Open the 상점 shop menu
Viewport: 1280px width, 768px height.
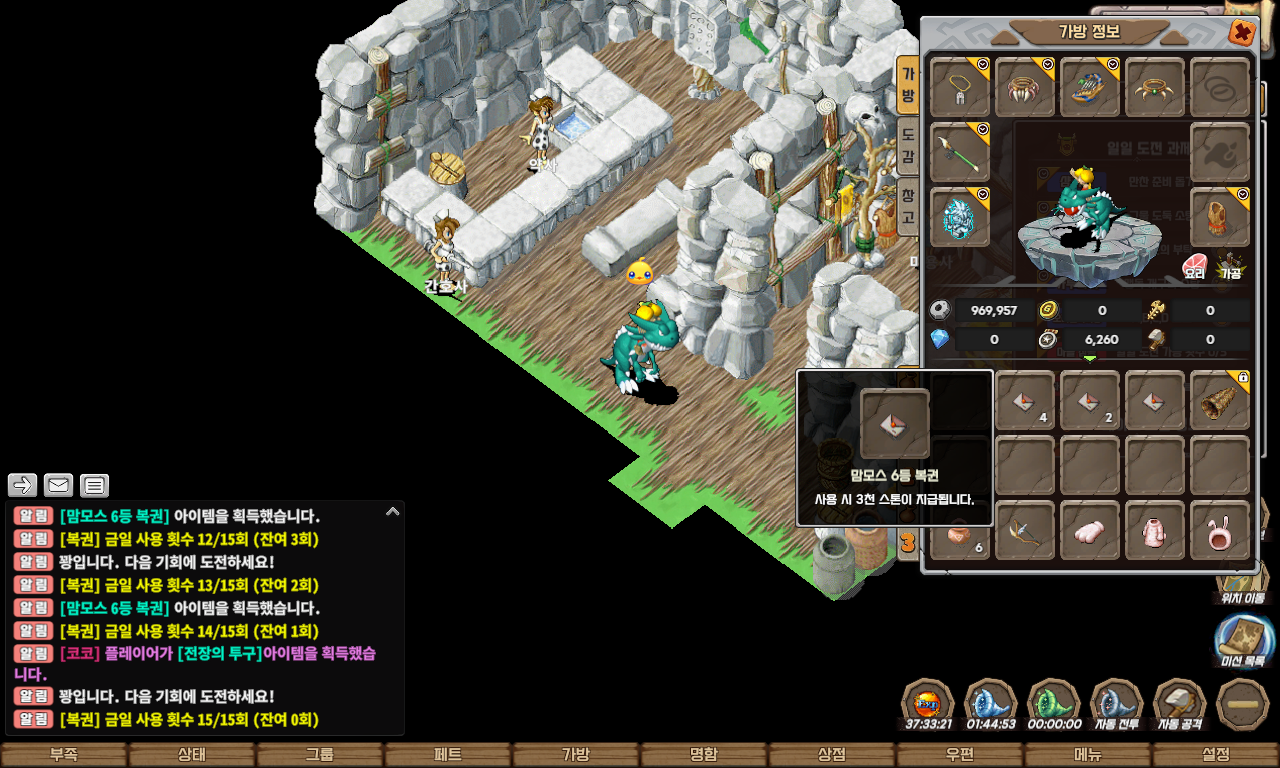pyautogui.click(x=832, y=755)
